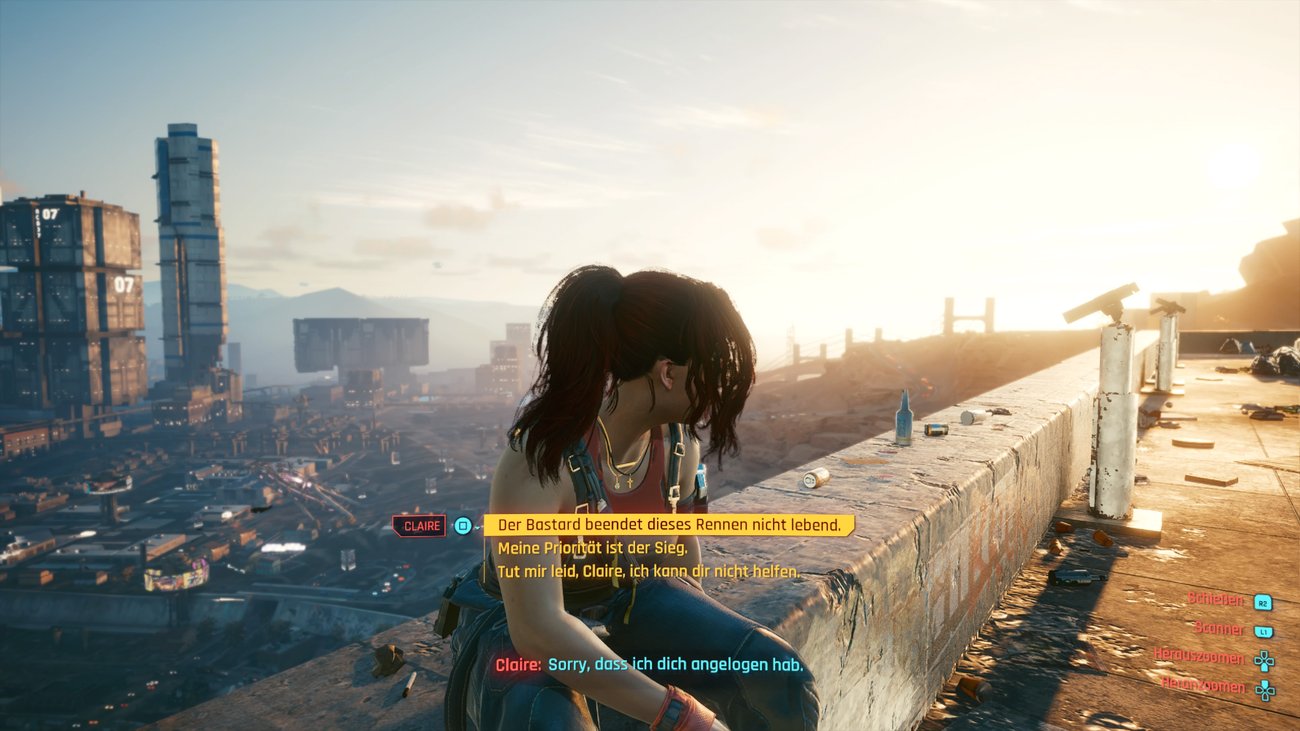Expand the small chevron after the Square icon

[x=478, y=528]
